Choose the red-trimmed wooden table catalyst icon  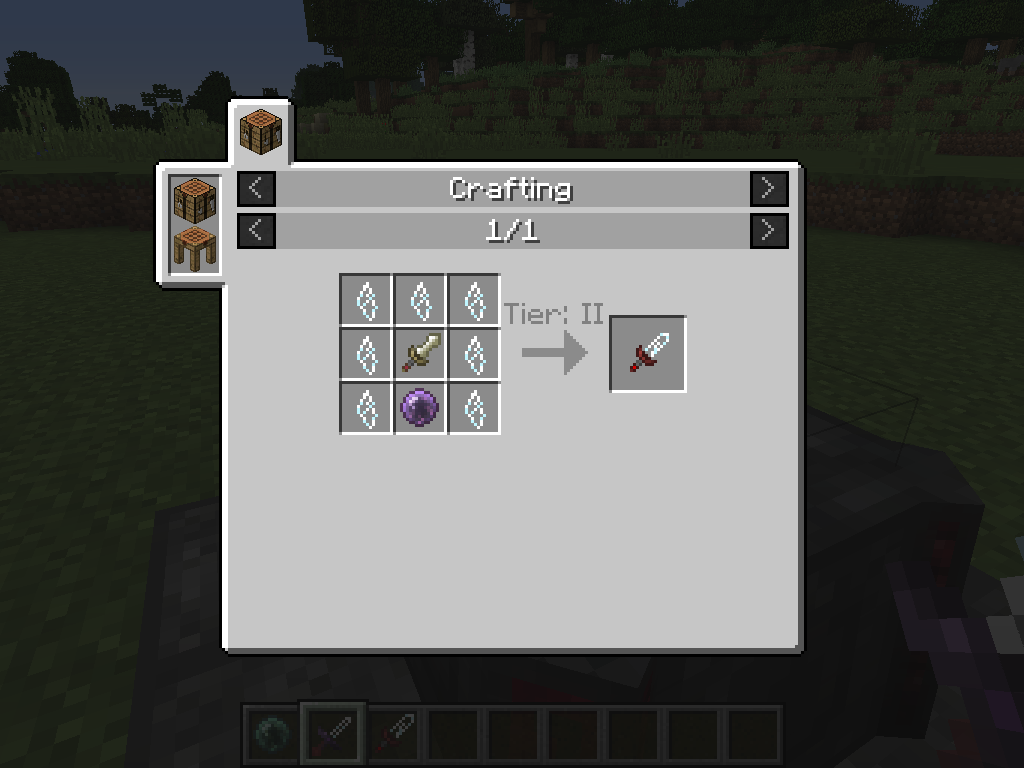(194, 247)
